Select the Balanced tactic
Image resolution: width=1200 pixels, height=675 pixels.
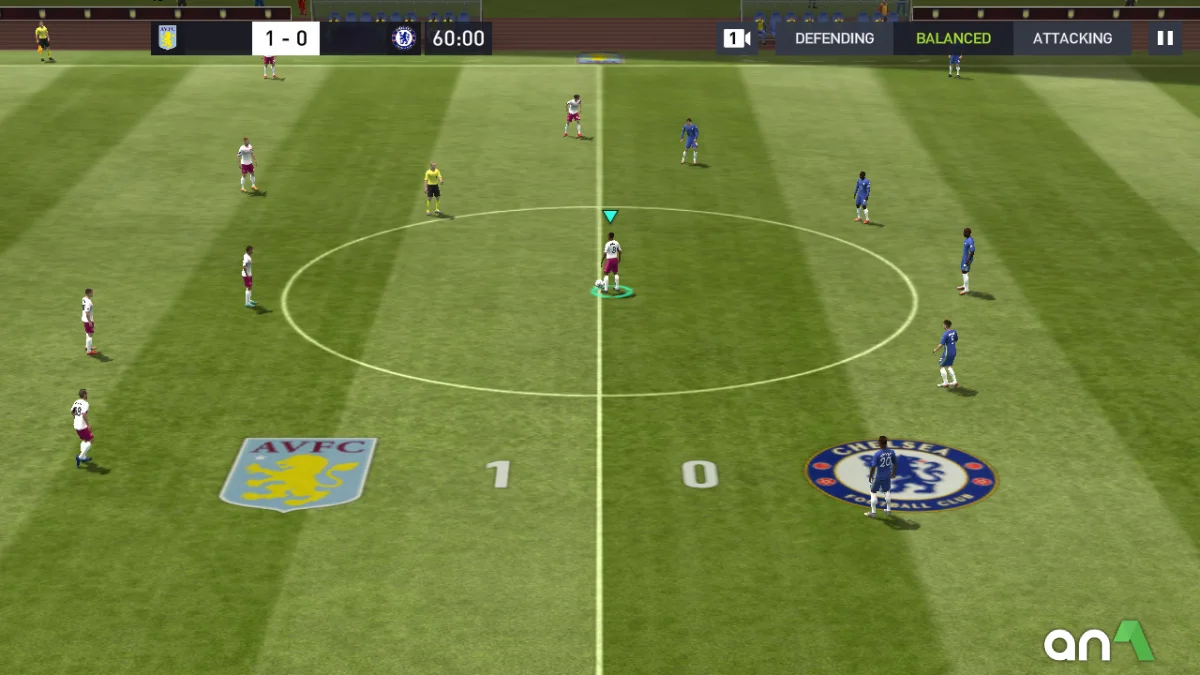click(954, 39)
